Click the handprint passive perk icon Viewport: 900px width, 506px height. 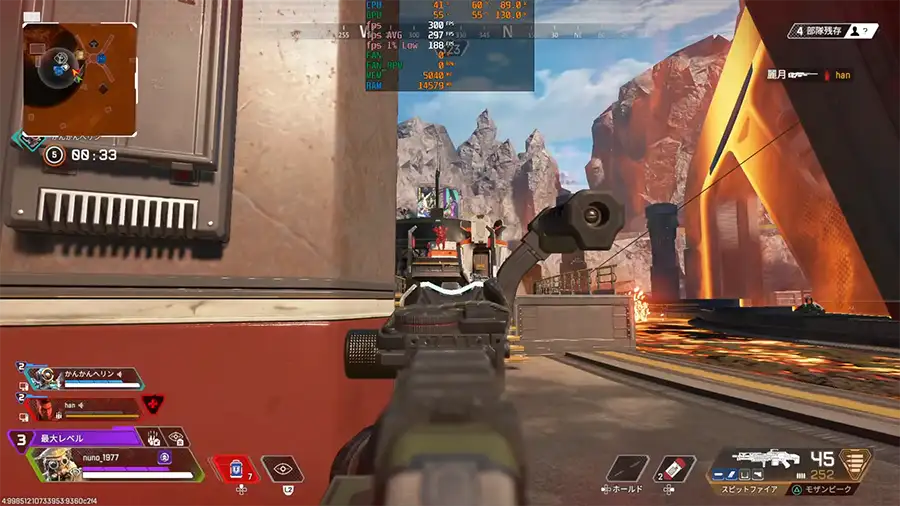(x=153, y=437)
